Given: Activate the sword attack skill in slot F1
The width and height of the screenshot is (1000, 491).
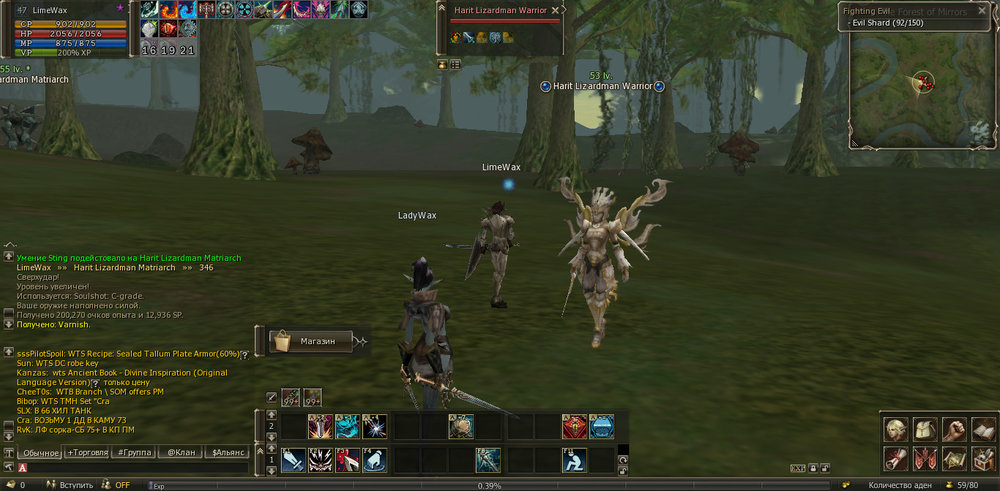Looking at the screenshot, I should tap(293, 460).
